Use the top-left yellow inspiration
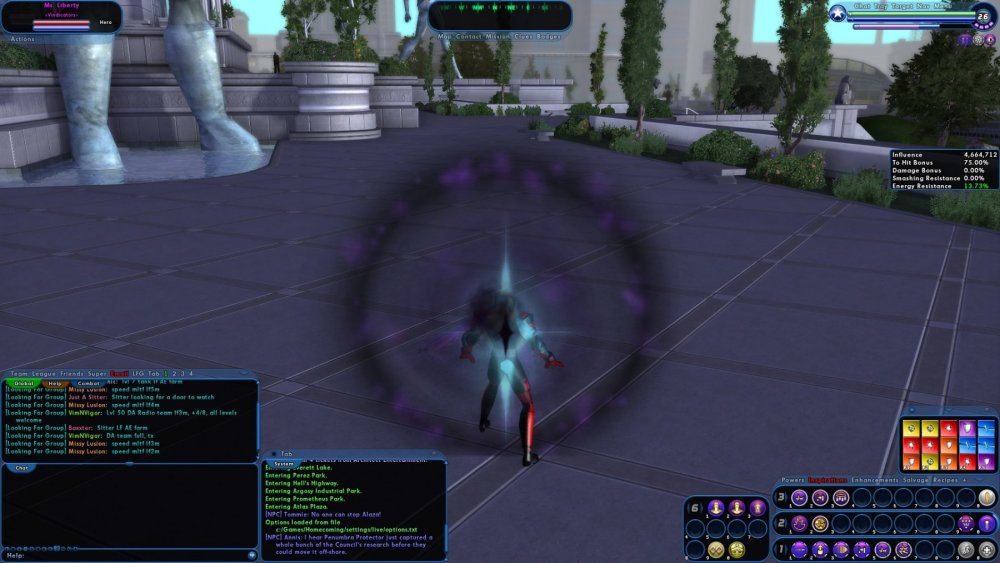 (911, 428)
